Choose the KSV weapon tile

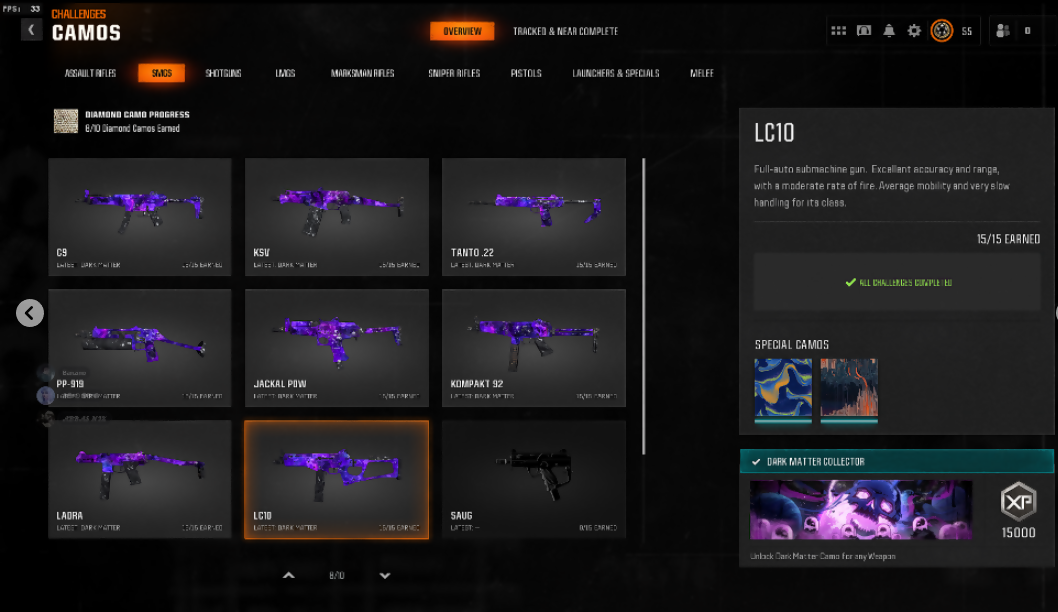[x=337, y=216]
